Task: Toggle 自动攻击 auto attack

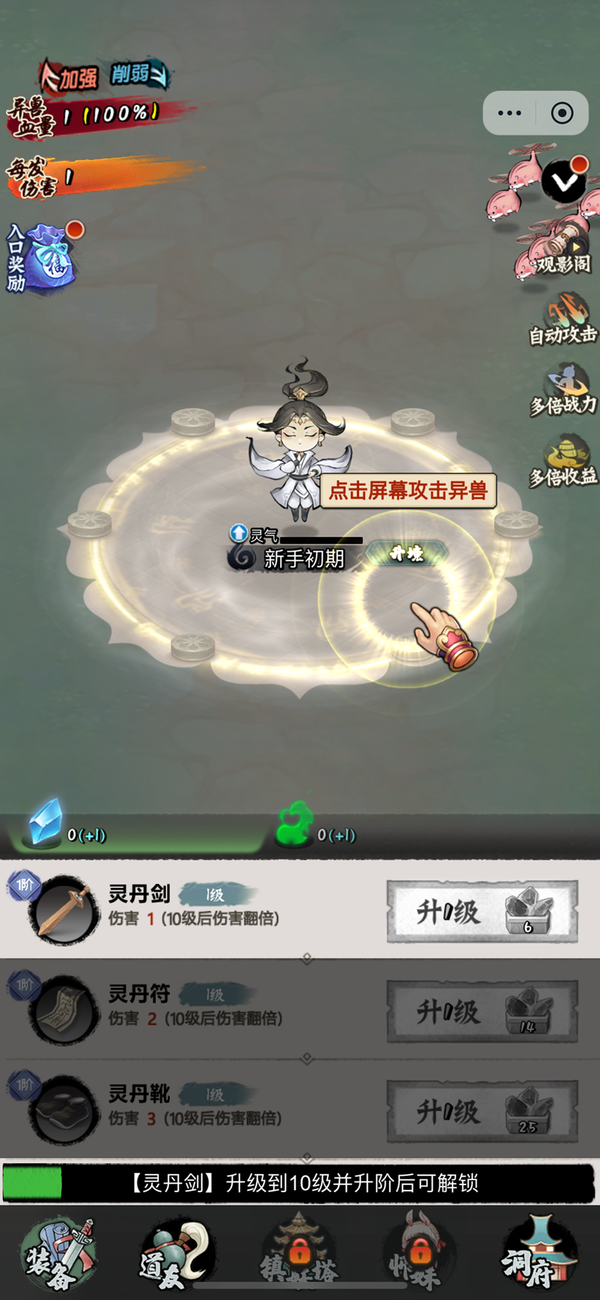Action: [x=564, y=319]
